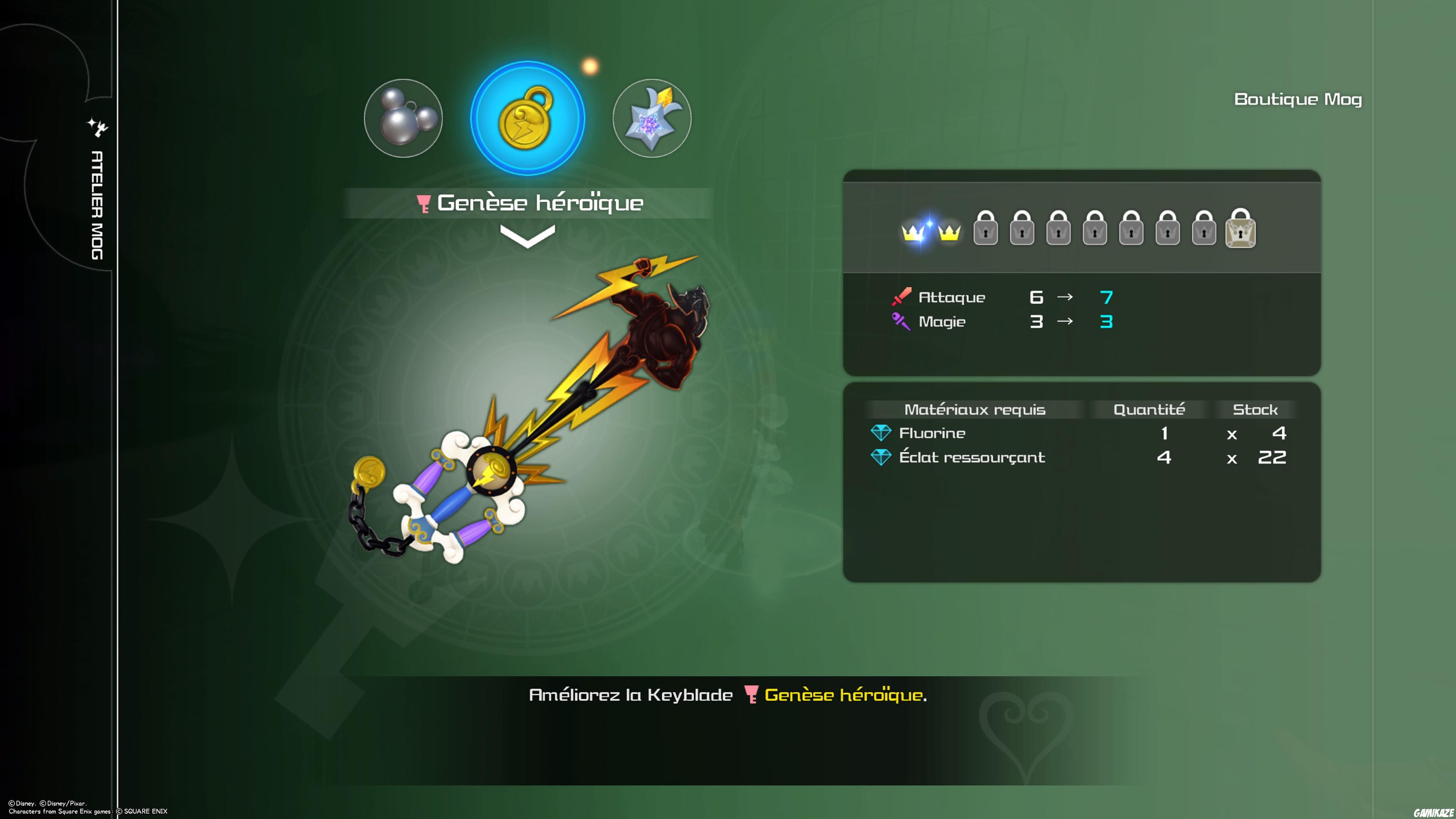This screenshot has height=819, width=1456.
Task: Select the second crown upgrade level
Action: coord(950,232)
